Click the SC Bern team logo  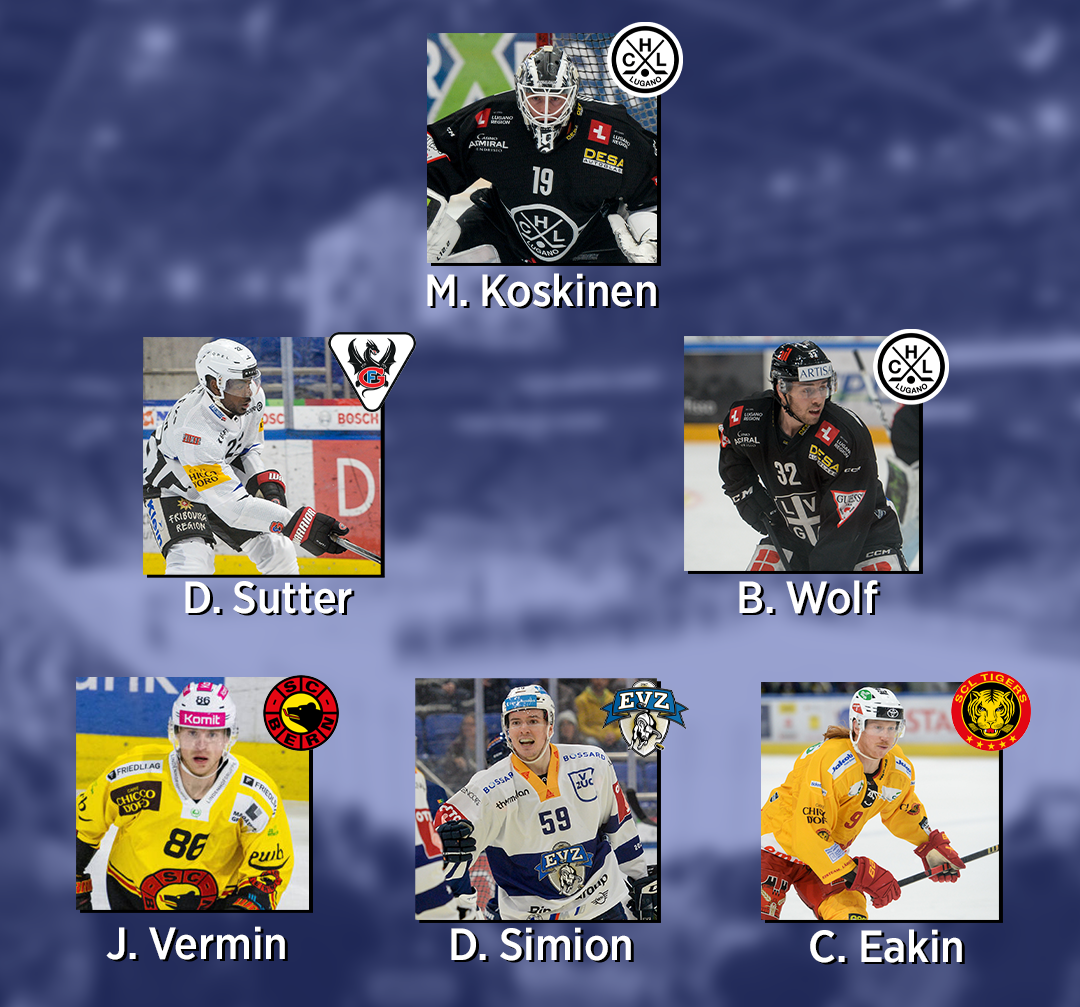click(x=301, y=713)
